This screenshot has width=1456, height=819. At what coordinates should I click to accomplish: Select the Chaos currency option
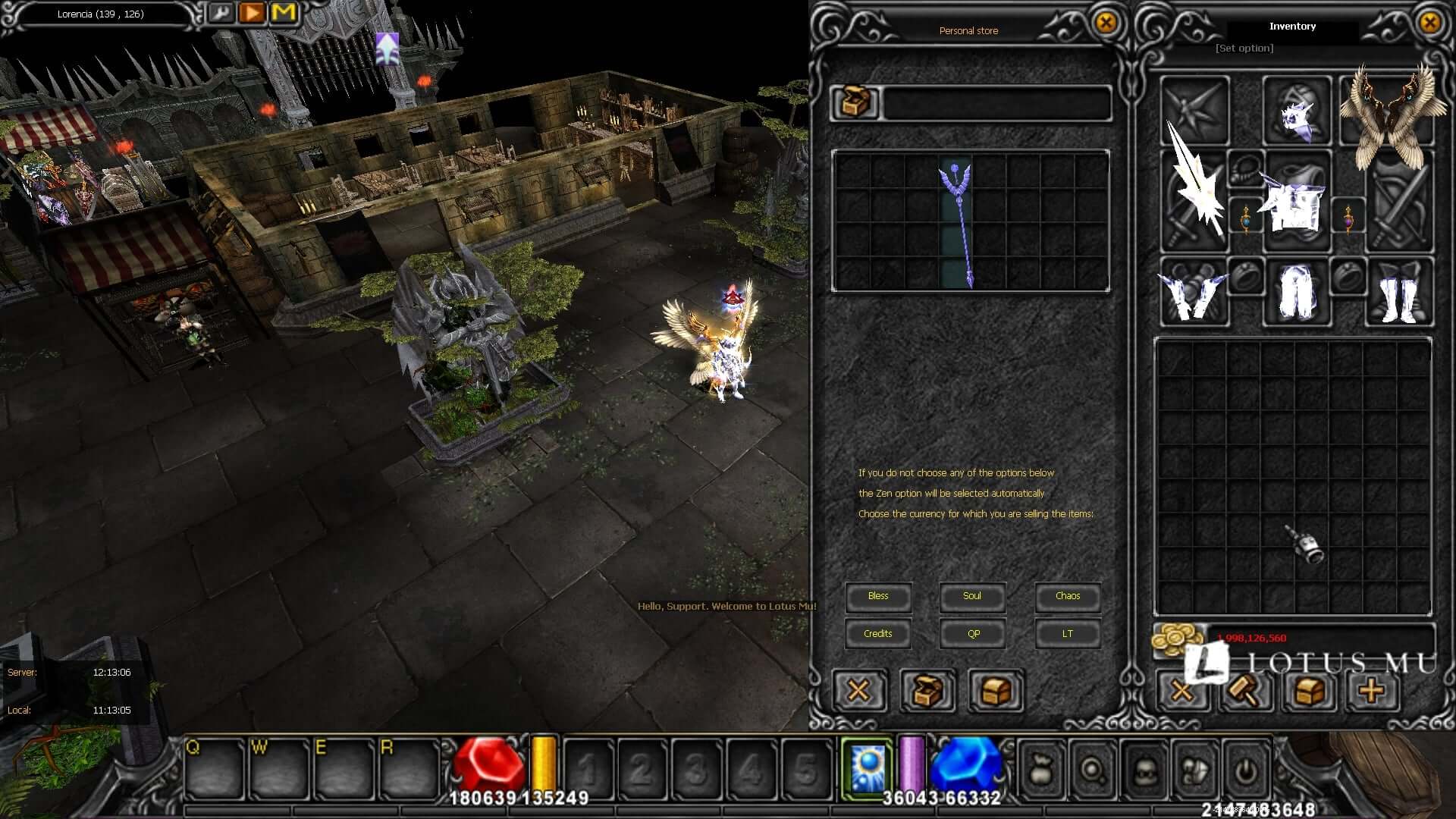pos(1067,596)
